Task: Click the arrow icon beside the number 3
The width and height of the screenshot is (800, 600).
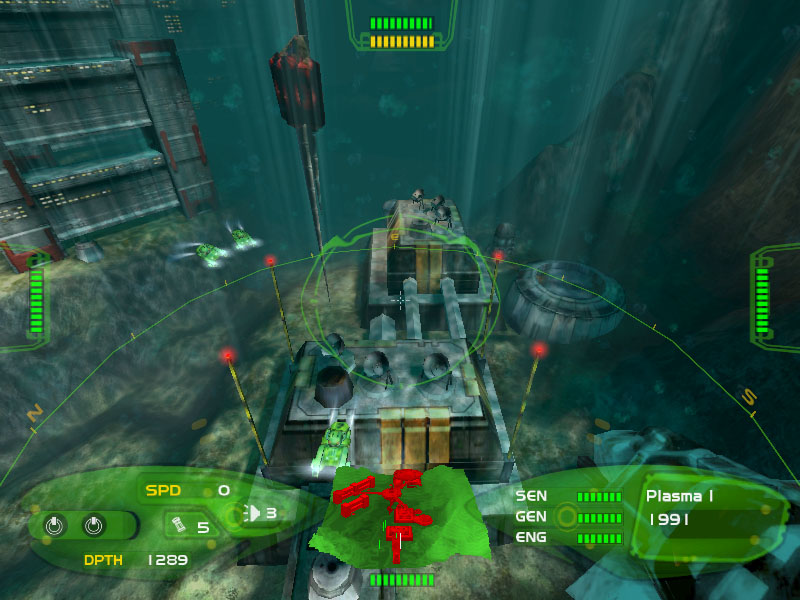Action: tap(254, 514)
